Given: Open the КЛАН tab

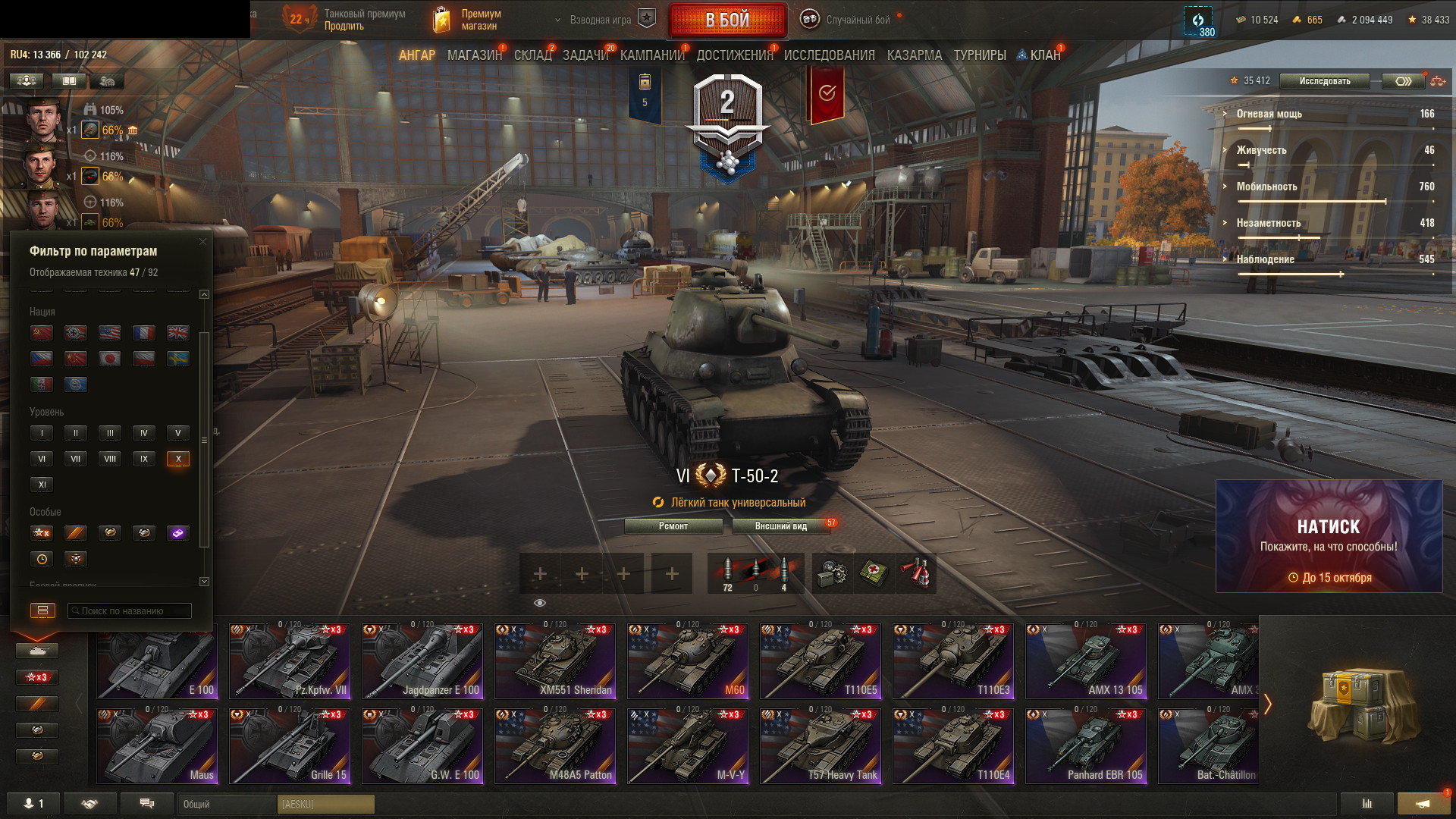Looking at the screenshot, I should (x=1044, y=55).
